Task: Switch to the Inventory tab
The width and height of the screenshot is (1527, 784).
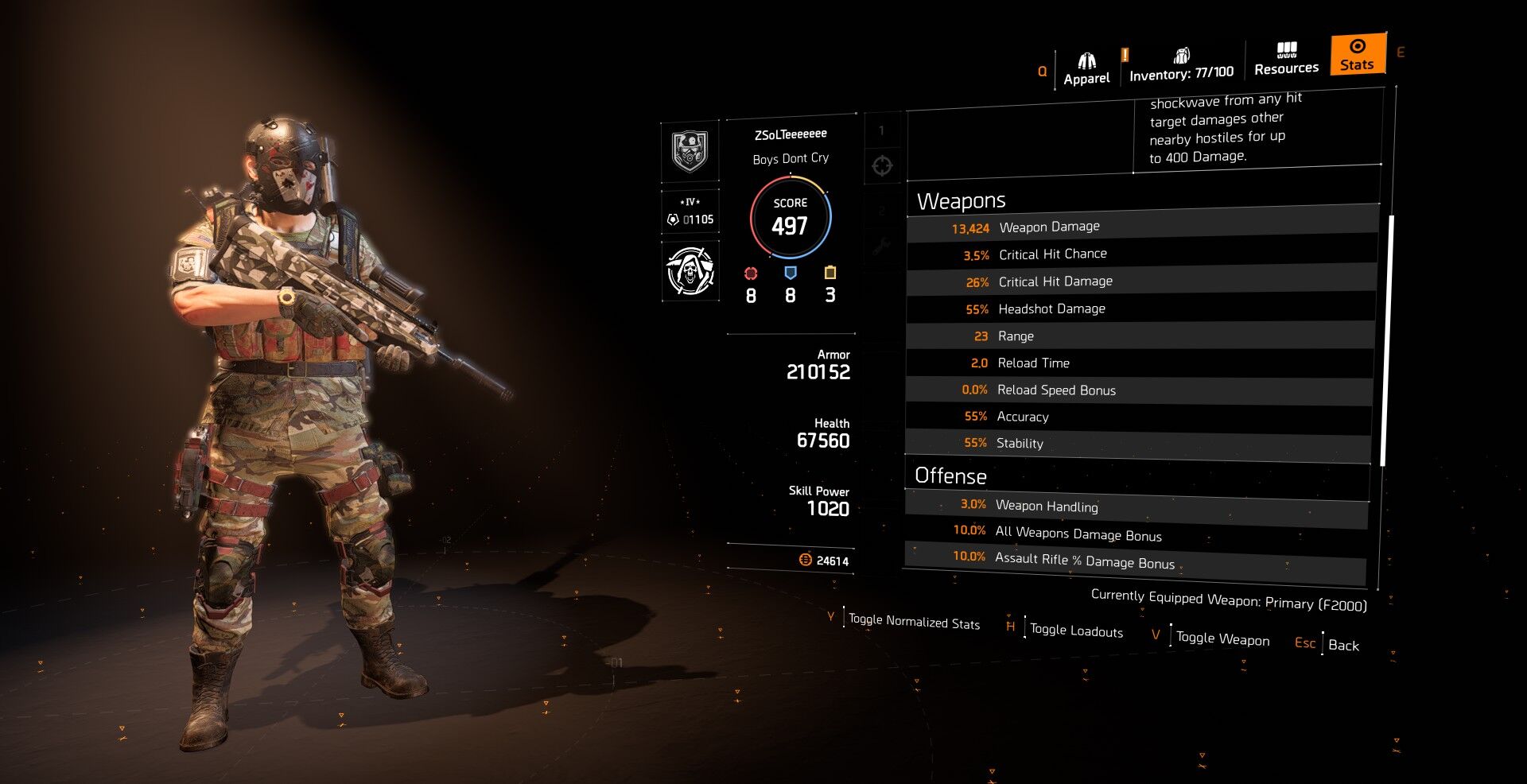Action: [x=1181, y=65]
